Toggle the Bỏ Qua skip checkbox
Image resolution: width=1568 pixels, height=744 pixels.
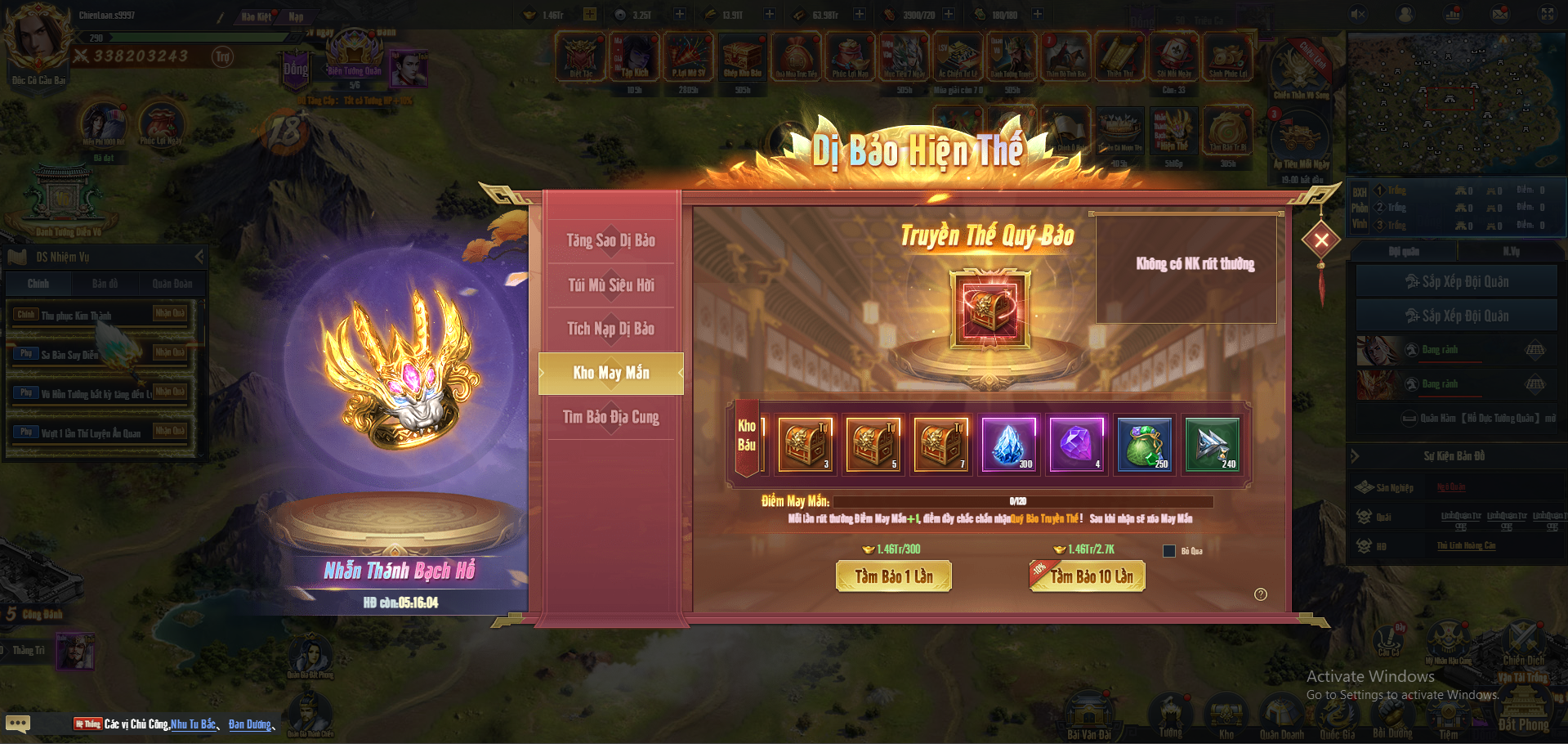[x=1169, y=551]
